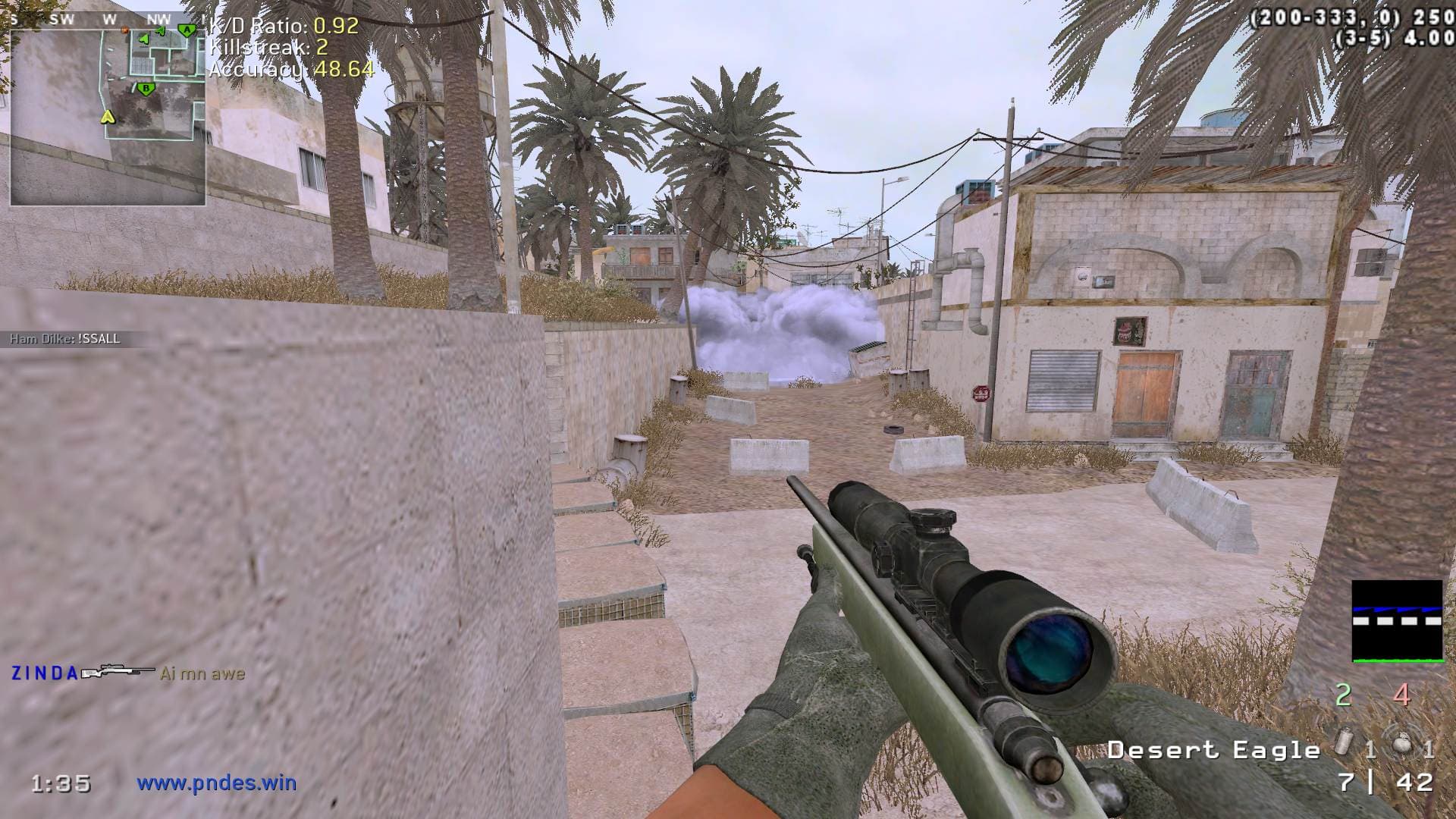This screenshot has height=819, width=1456.
Task: Click the Desert Eagle weapon name
Action: point(1213,750)
